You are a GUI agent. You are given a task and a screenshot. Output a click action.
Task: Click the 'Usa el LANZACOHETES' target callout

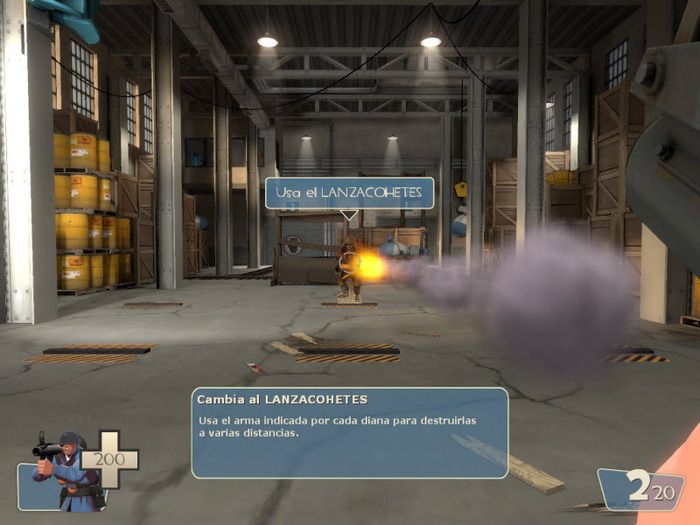349,192
